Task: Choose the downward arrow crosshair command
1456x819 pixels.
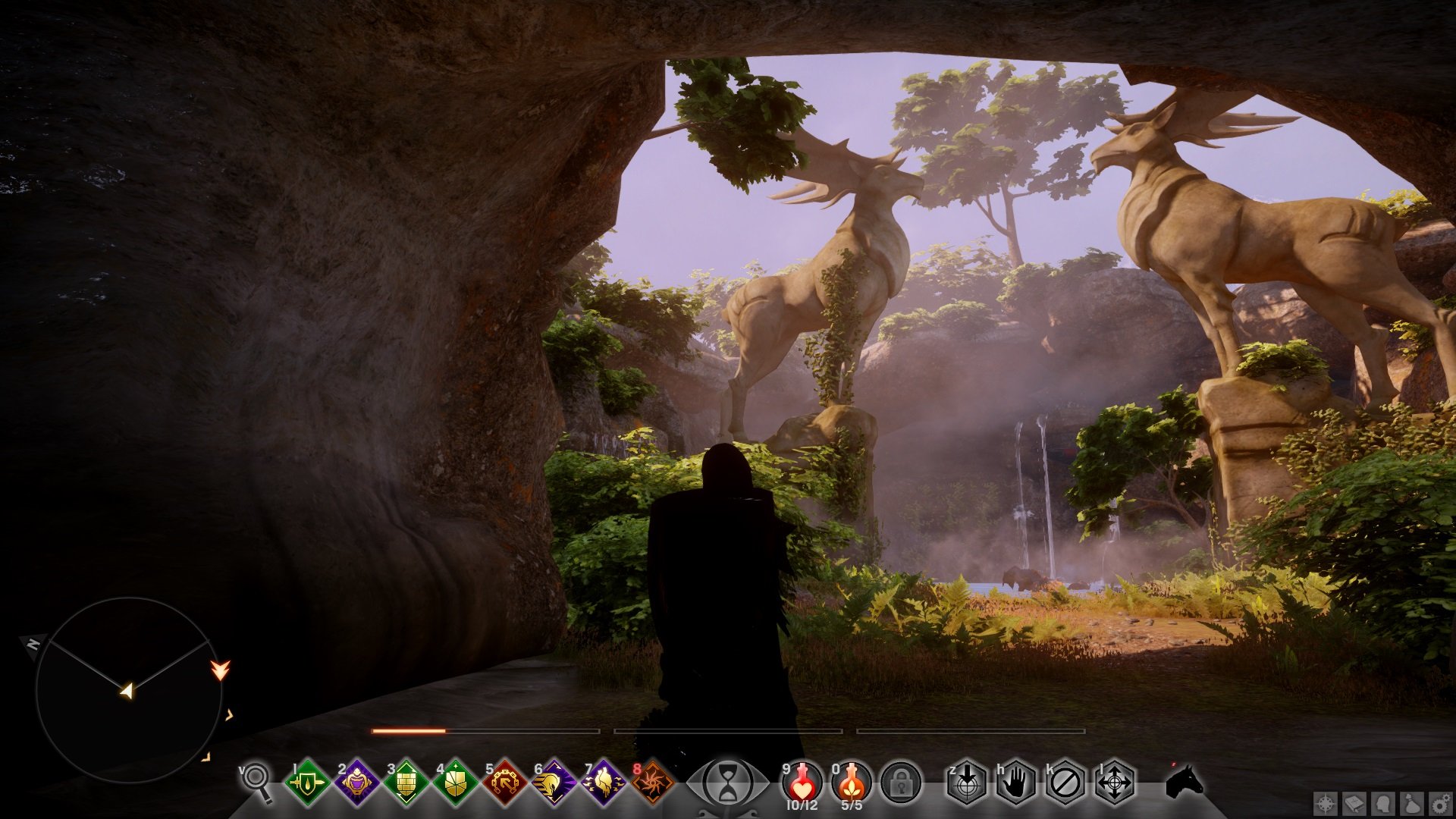Action: [x=967, y=783]
